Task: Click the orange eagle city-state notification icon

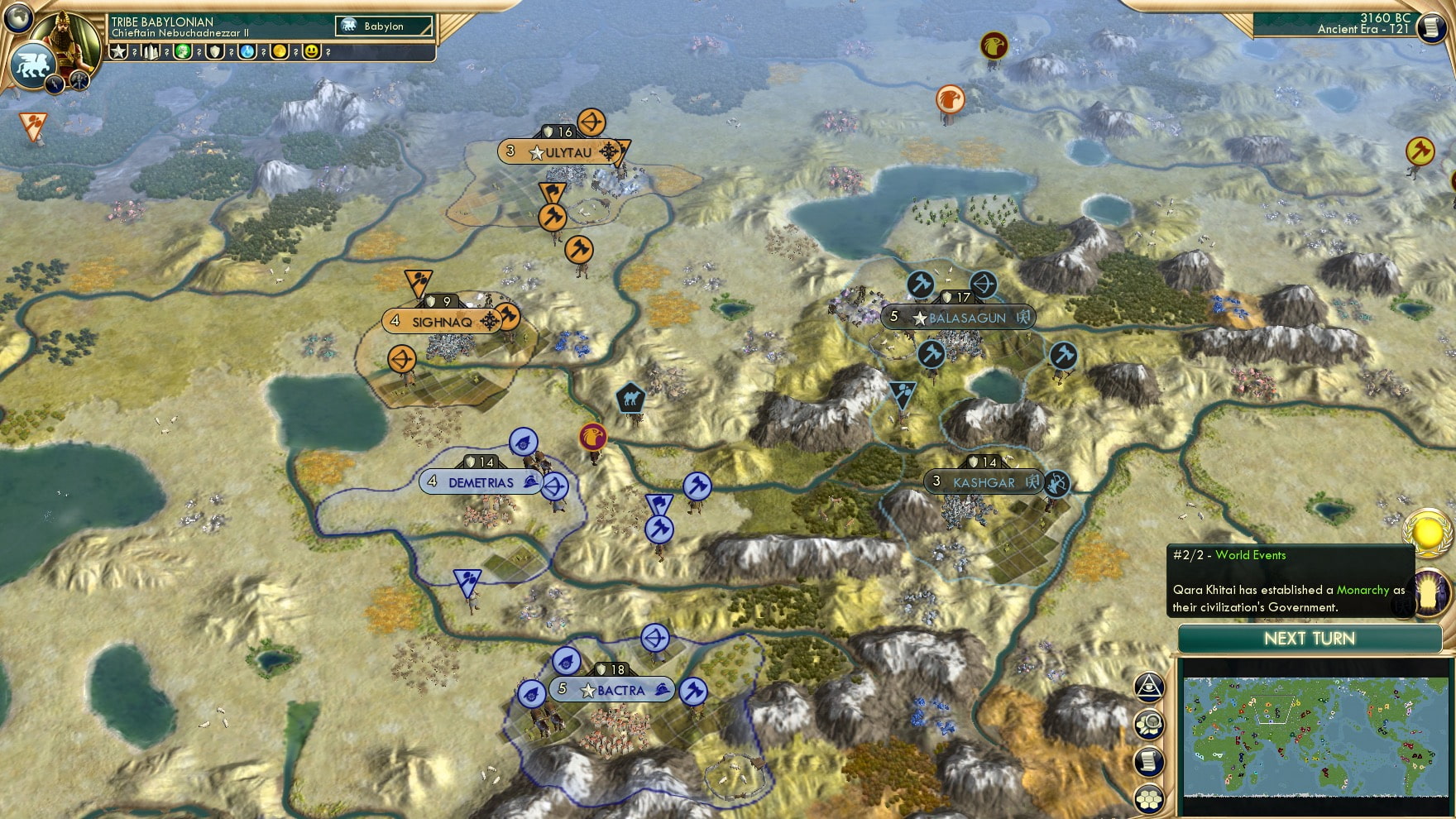Action: point(950,99)
